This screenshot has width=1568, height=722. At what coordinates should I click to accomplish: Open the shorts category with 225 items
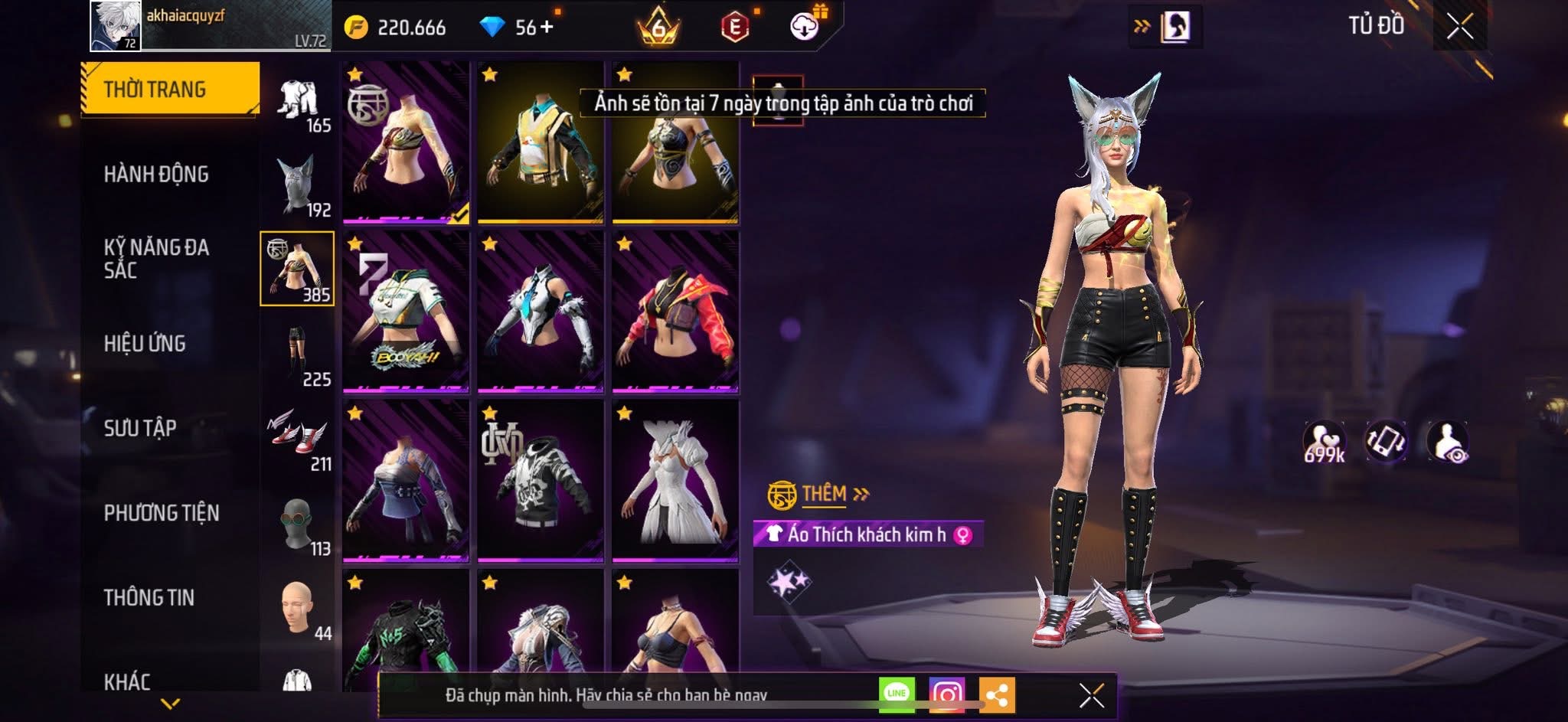[x=298, y=354]
